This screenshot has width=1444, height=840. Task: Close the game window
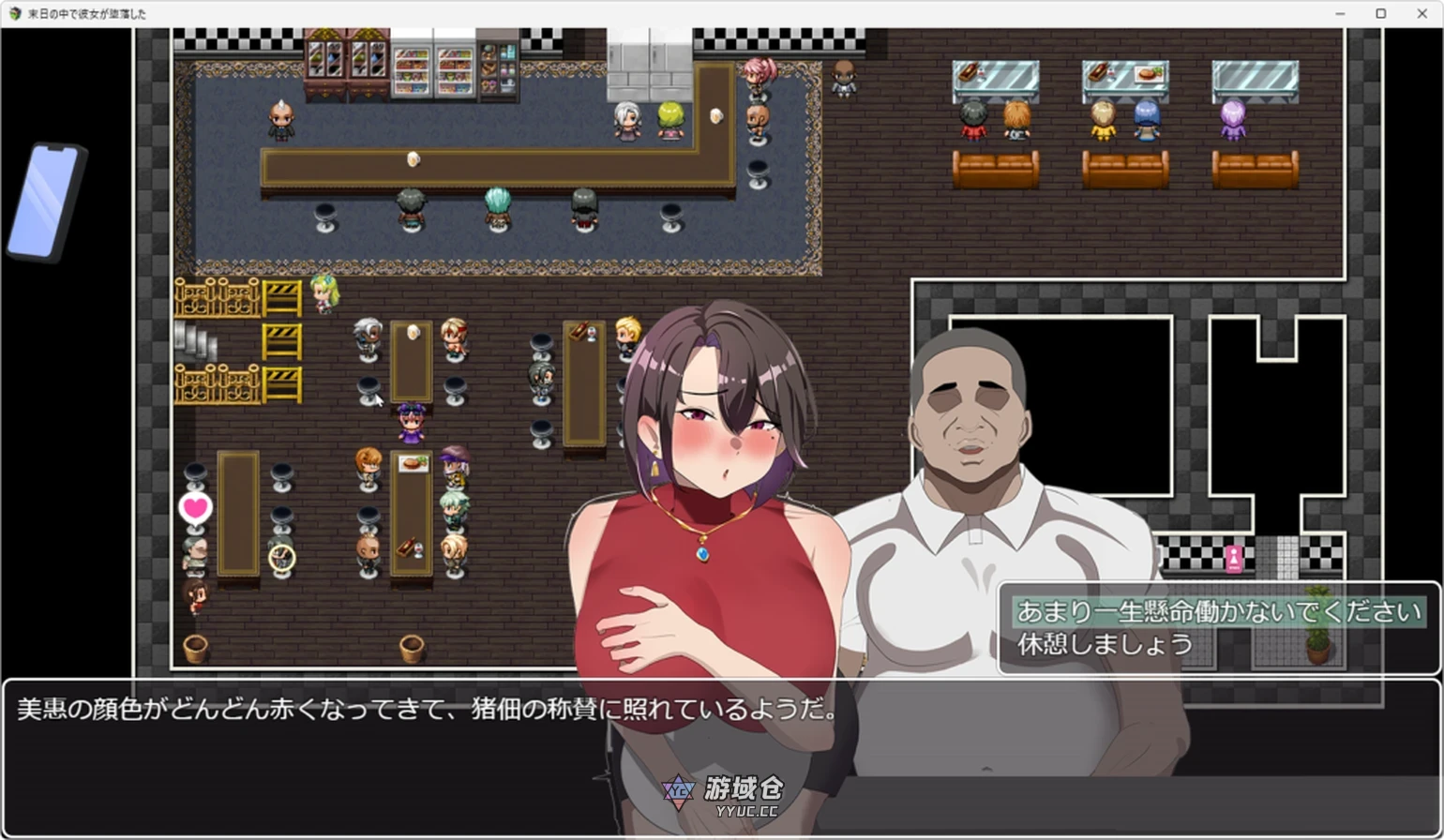(1421, 14)
